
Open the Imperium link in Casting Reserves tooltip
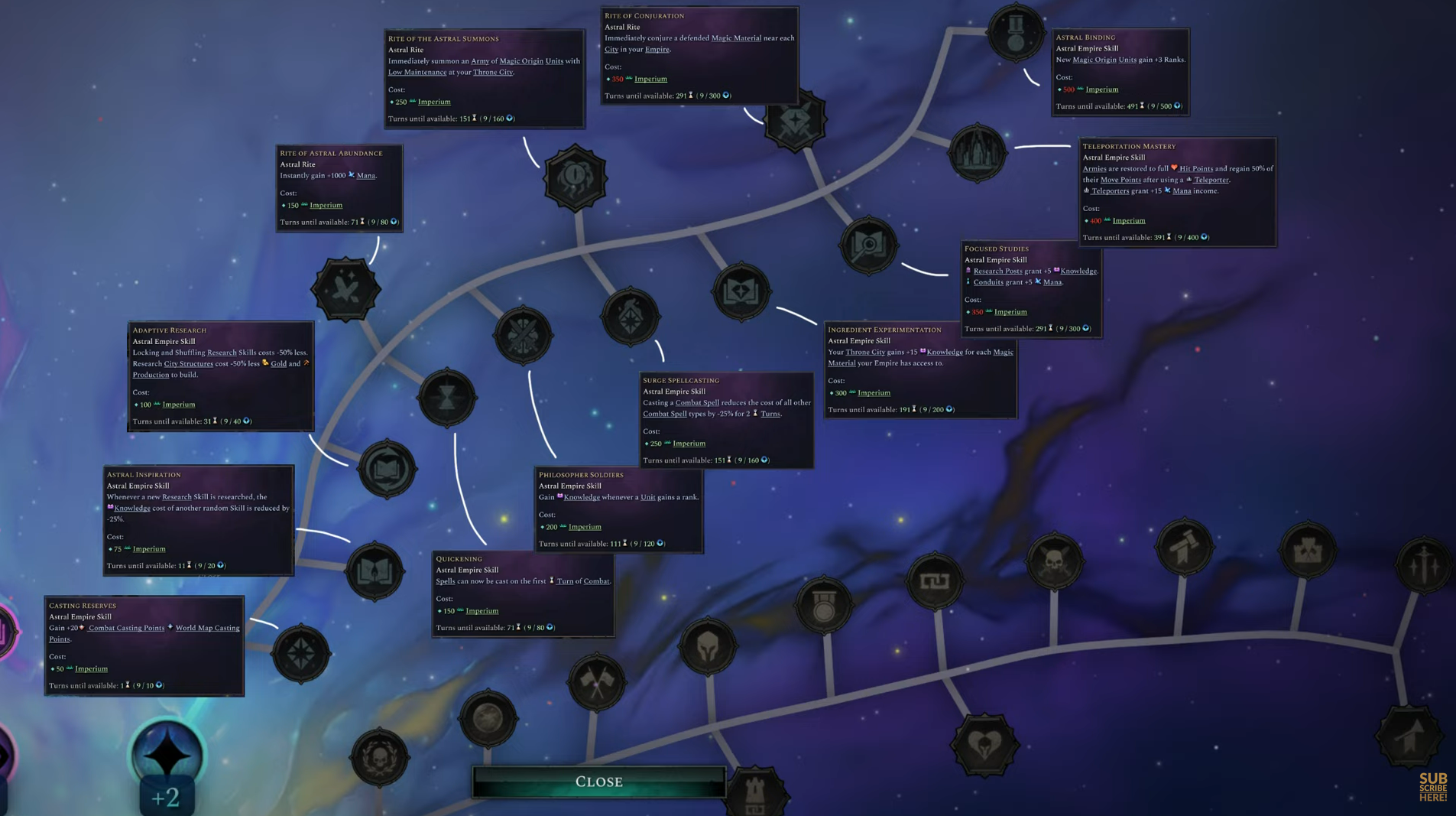click(91, 668)
